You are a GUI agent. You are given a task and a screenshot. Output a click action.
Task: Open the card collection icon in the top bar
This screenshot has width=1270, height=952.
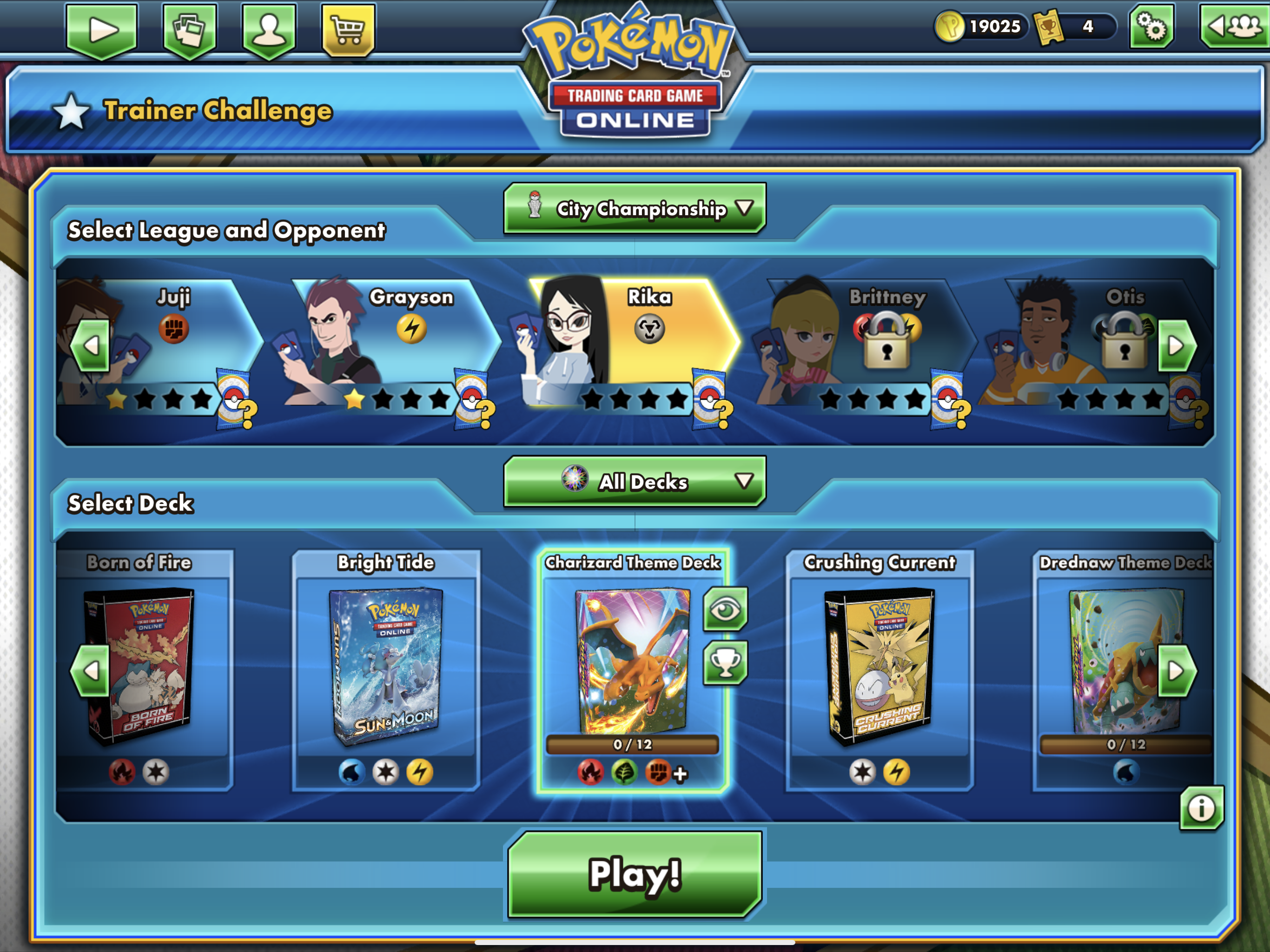[x=190, y=30]
